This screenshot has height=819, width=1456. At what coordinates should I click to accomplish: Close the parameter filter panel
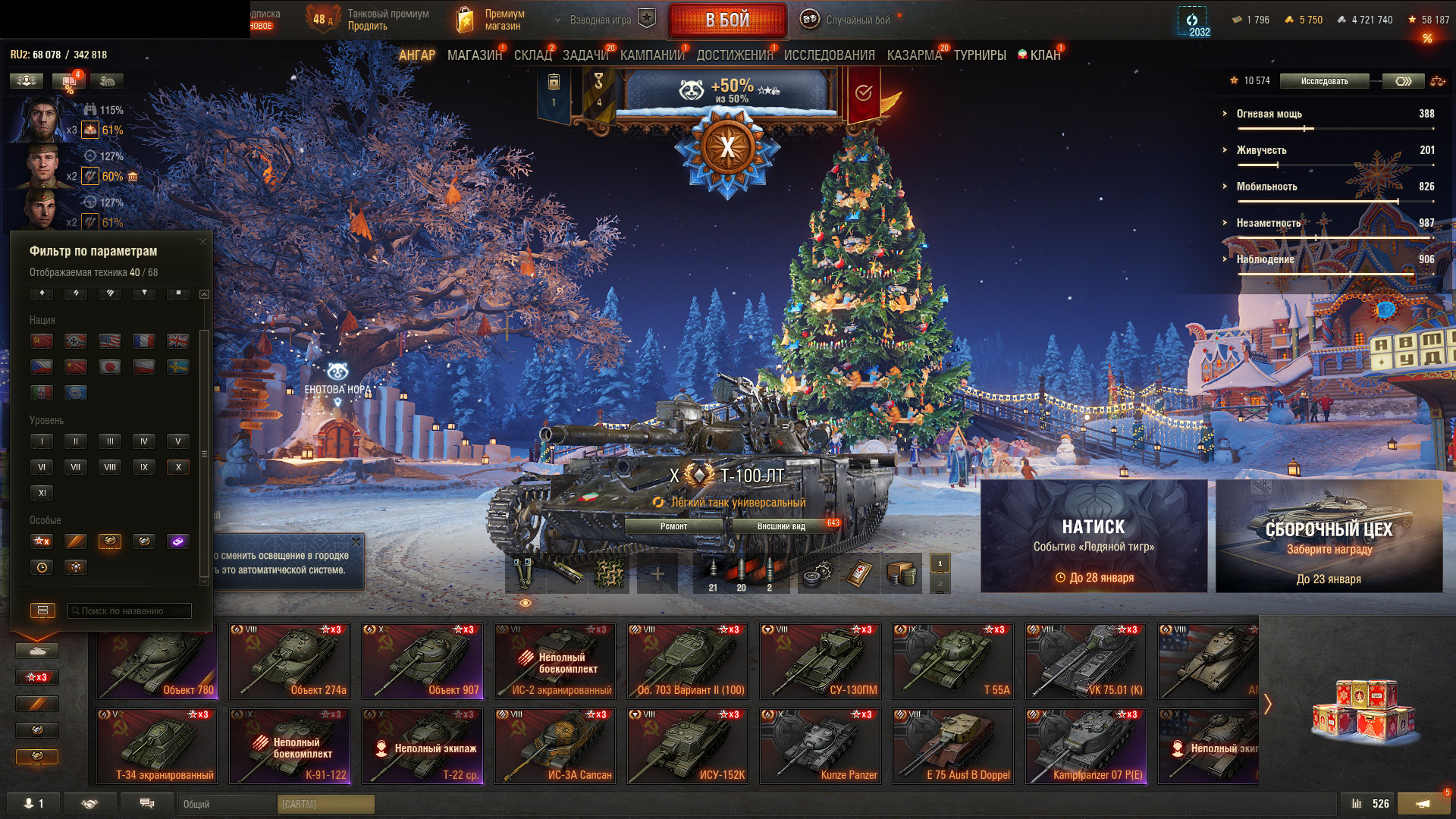202,242
